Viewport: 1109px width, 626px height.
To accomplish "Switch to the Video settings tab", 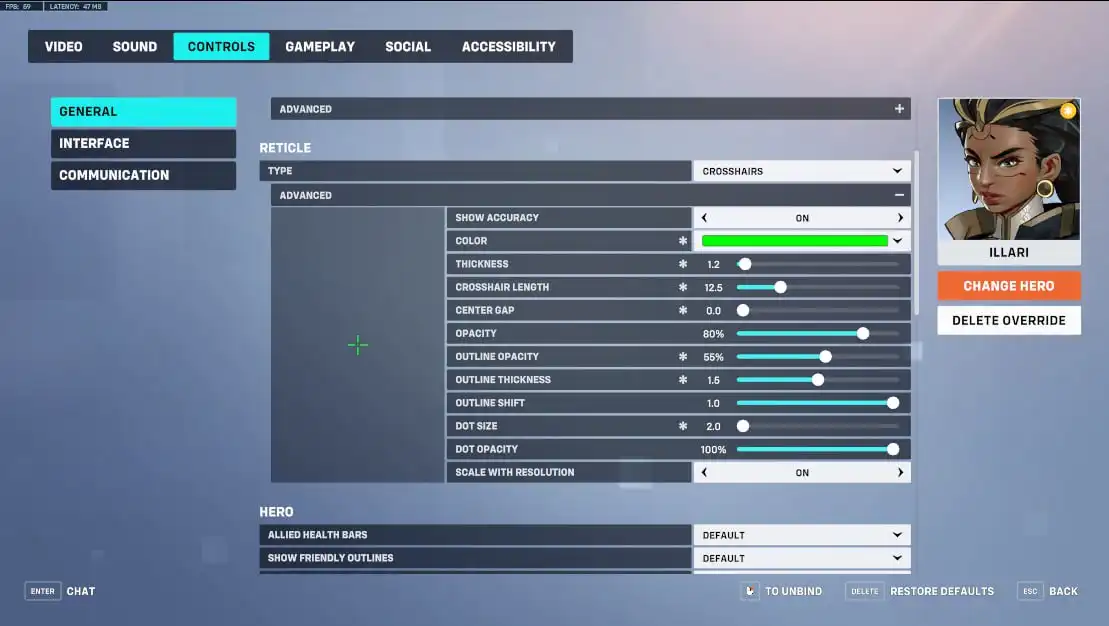I will [64, 47].
